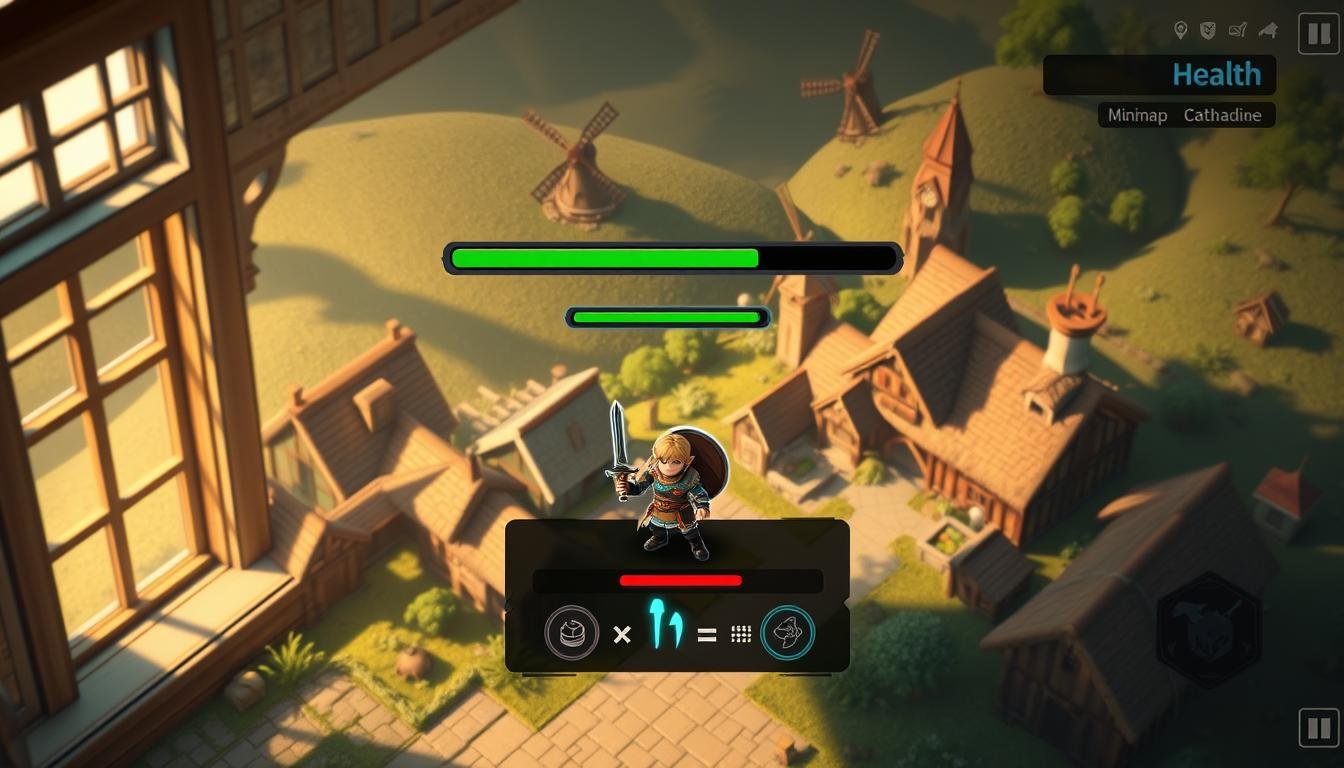Image resolution: width=1344 pixels, height=768 pixels.
Task: Expand the Health panel
Action: click(1158, 74)
